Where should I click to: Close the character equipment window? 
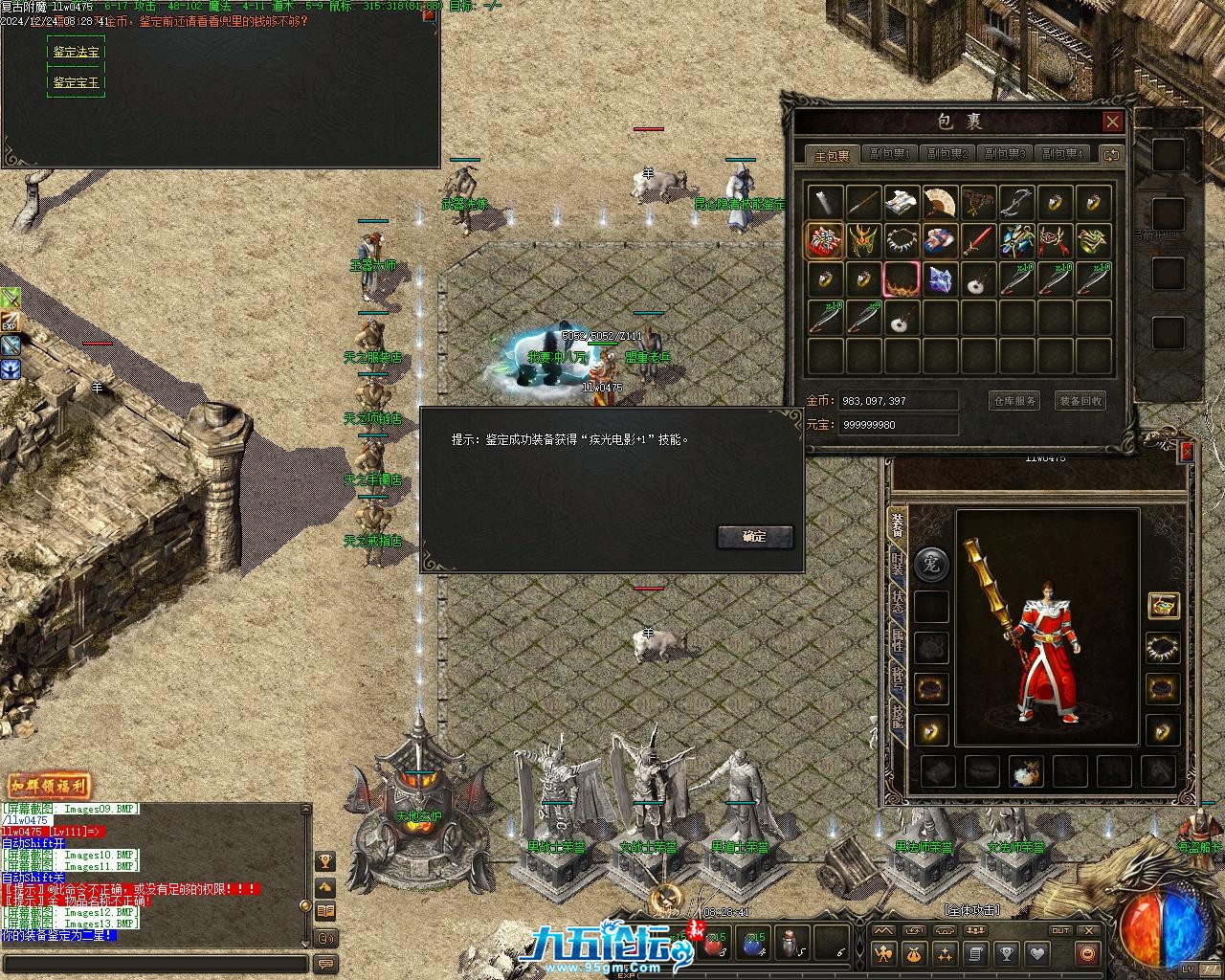pos(1187,452)
